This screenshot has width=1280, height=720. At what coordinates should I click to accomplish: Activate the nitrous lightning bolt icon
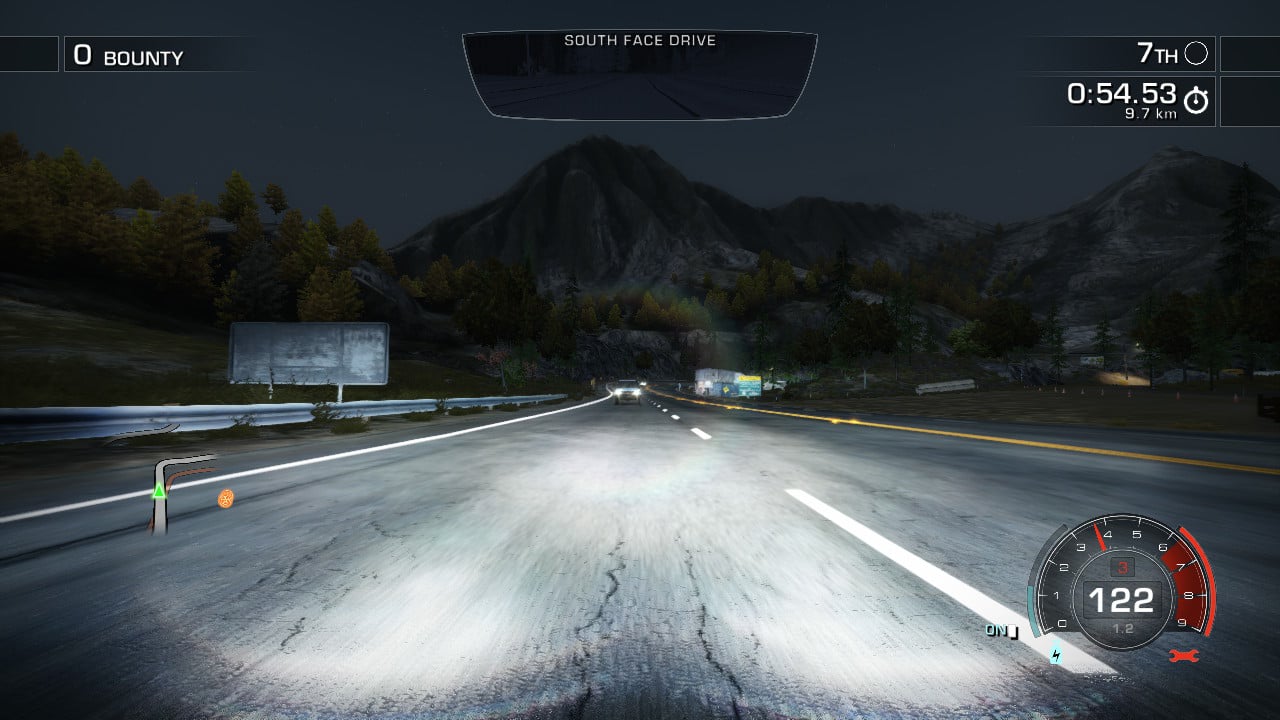[1056, 656]
